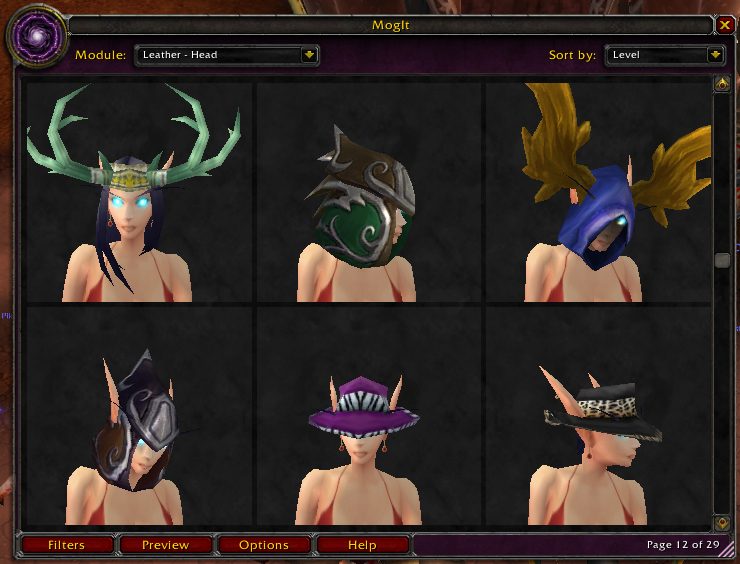Select the green antler headband preview
740x564 pixels.
[140, 192]
